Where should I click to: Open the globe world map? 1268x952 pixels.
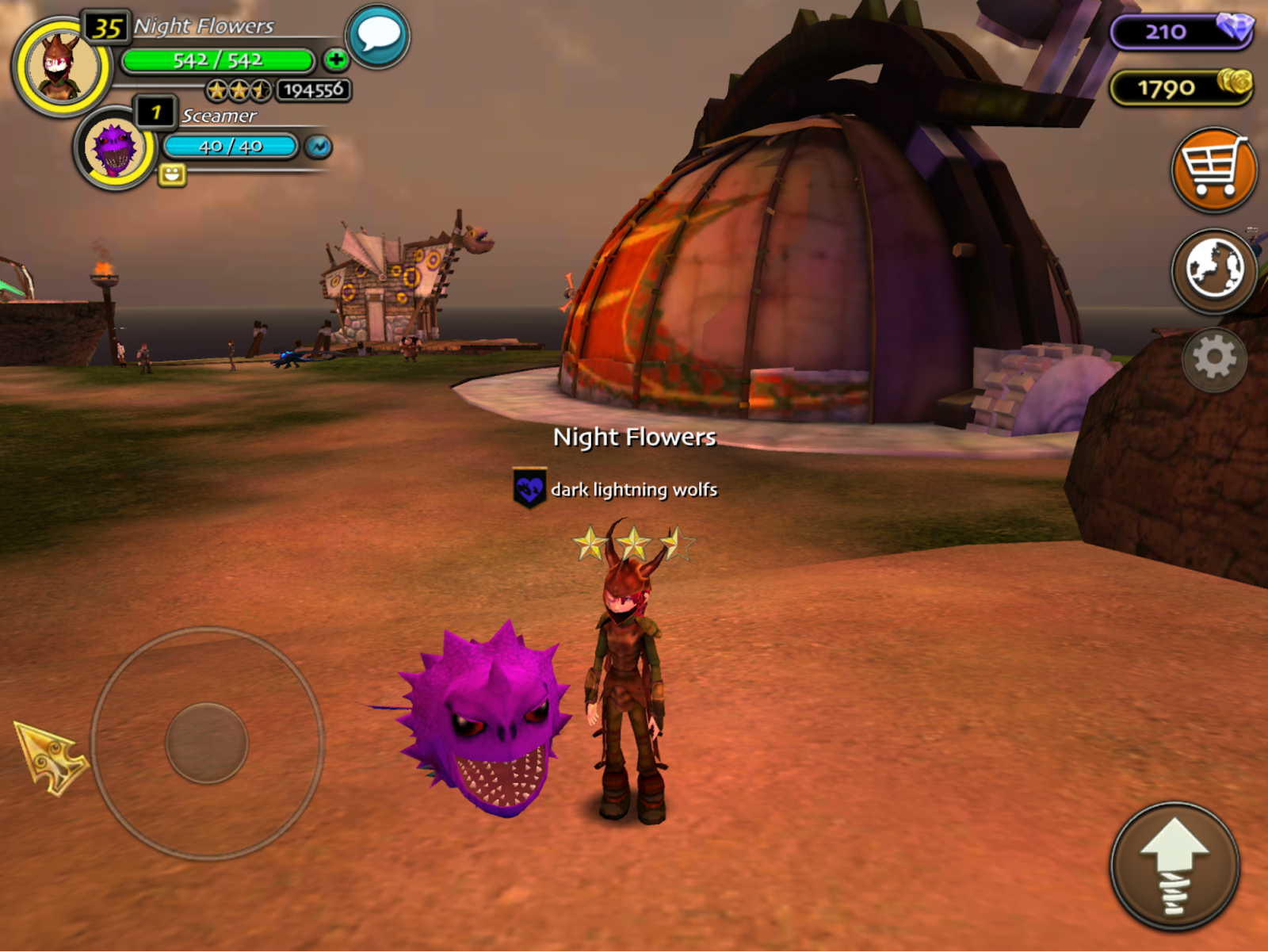click(1213, 270)
